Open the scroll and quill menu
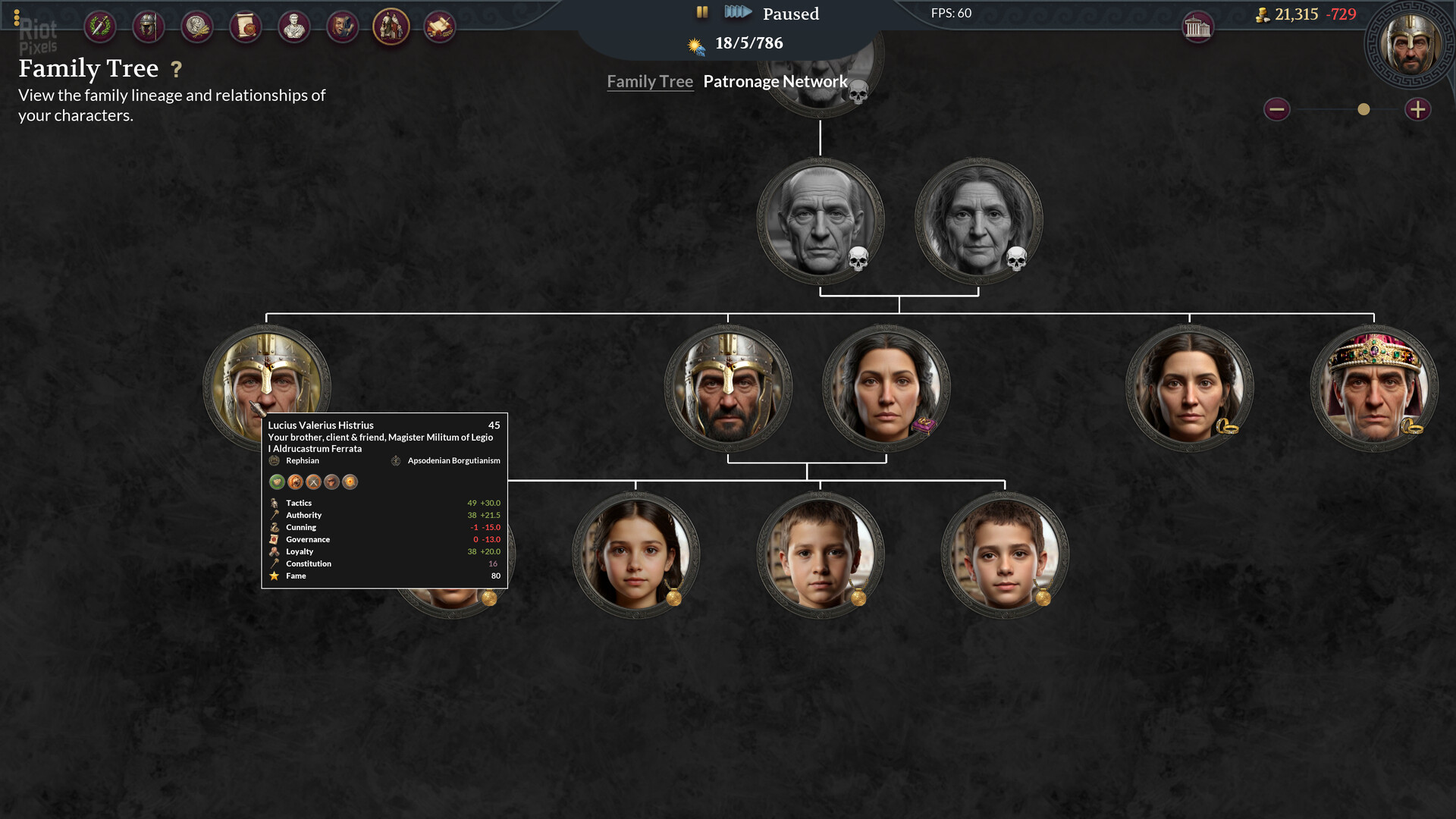The image size is (1456, 819). 439,27
